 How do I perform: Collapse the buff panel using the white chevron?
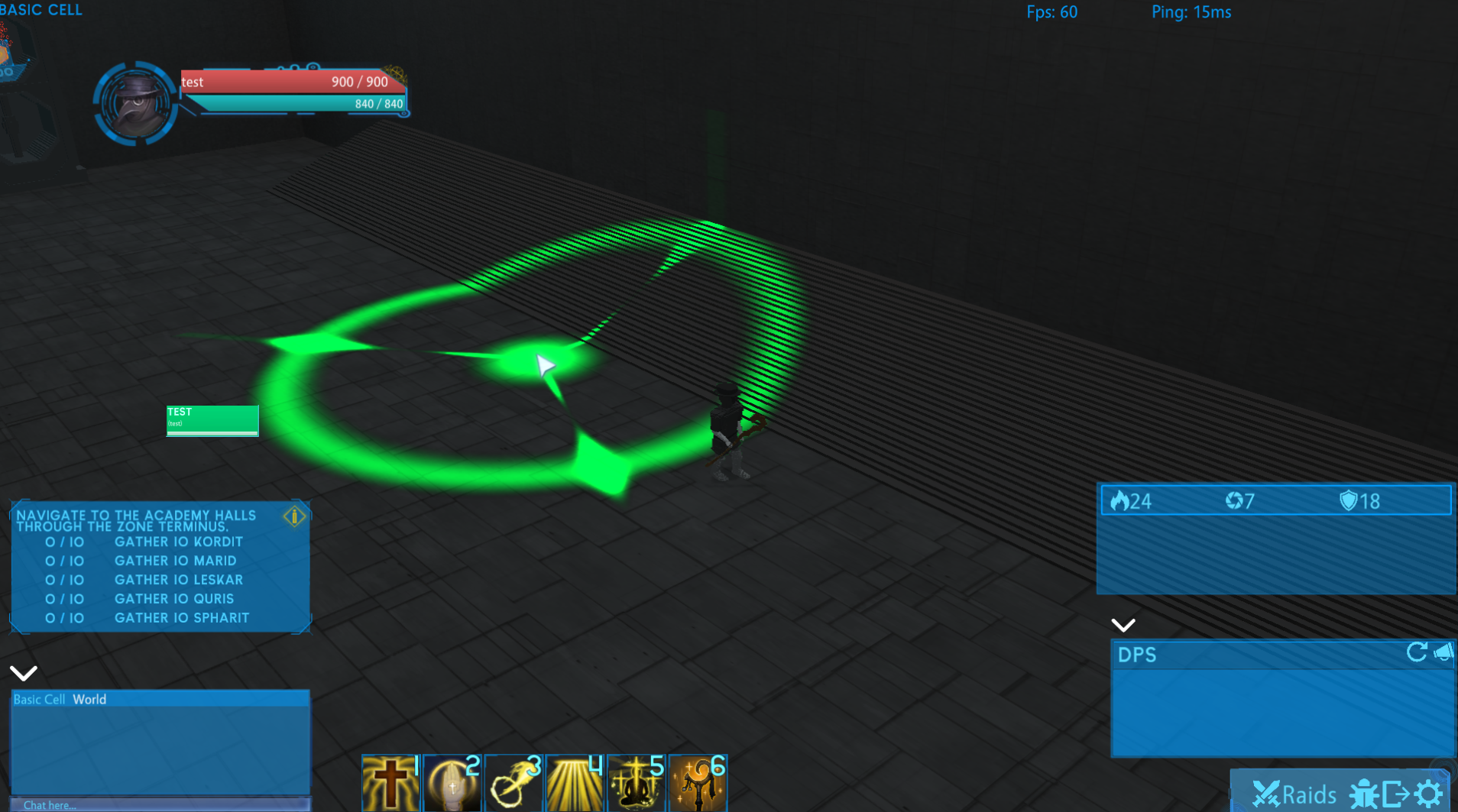[1123, 625]
